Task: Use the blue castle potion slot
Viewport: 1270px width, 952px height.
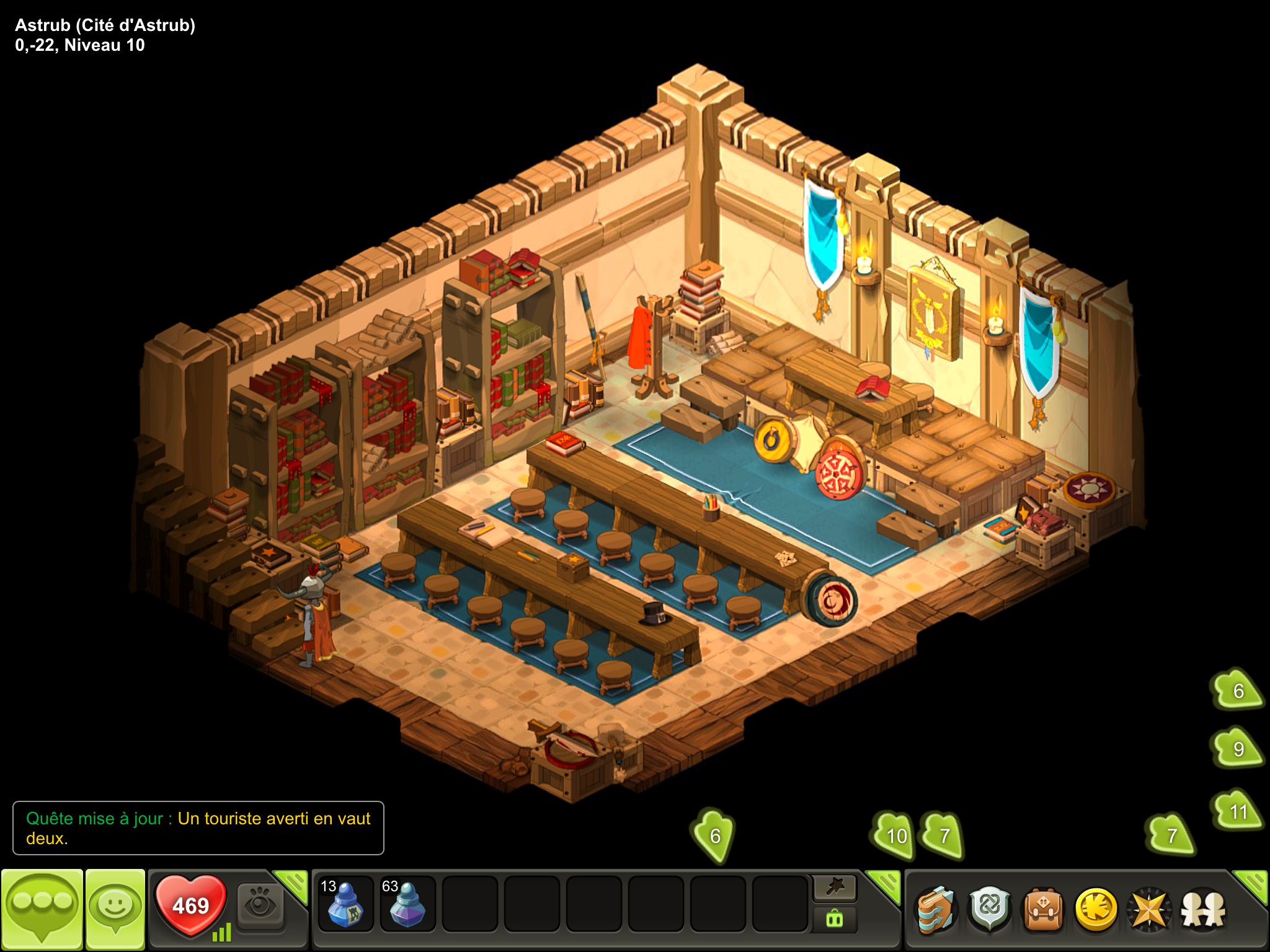Action: [x=345, y=905]
